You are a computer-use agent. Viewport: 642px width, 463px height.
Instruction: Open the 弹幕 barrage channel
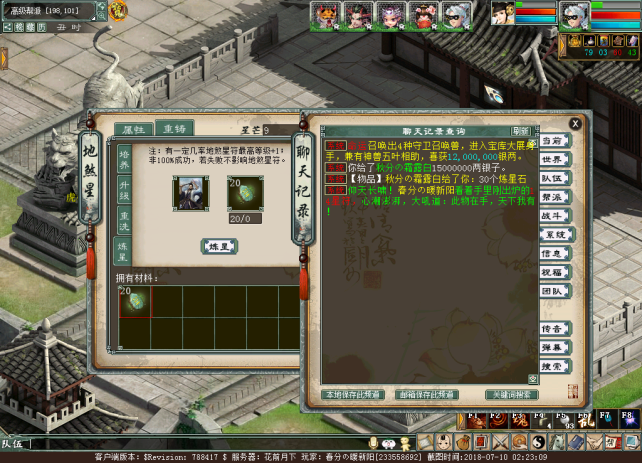point(553,346)
